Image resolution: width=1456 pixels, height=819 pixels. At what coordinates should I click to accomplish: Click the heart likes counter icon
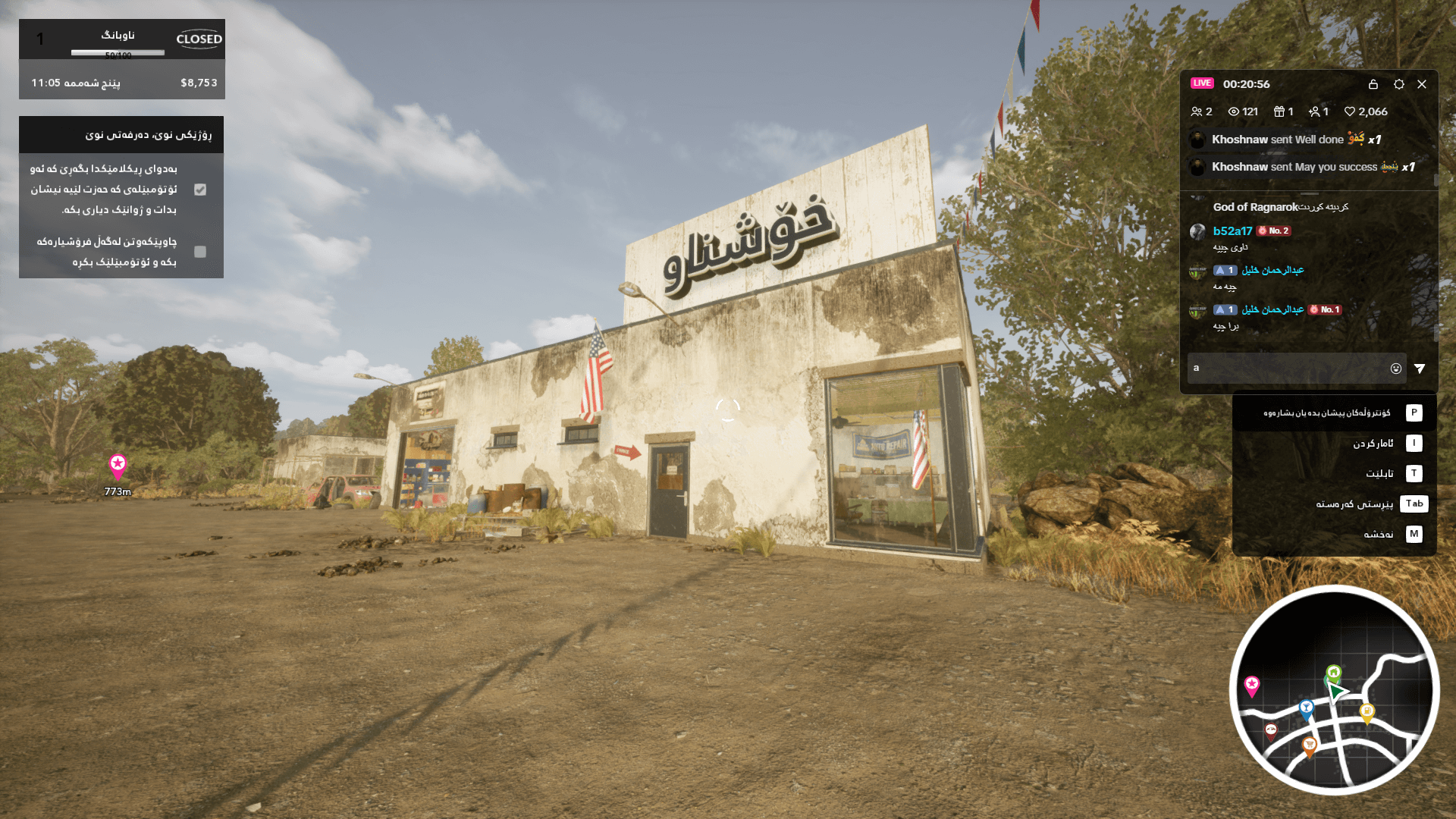(1351, 111)
